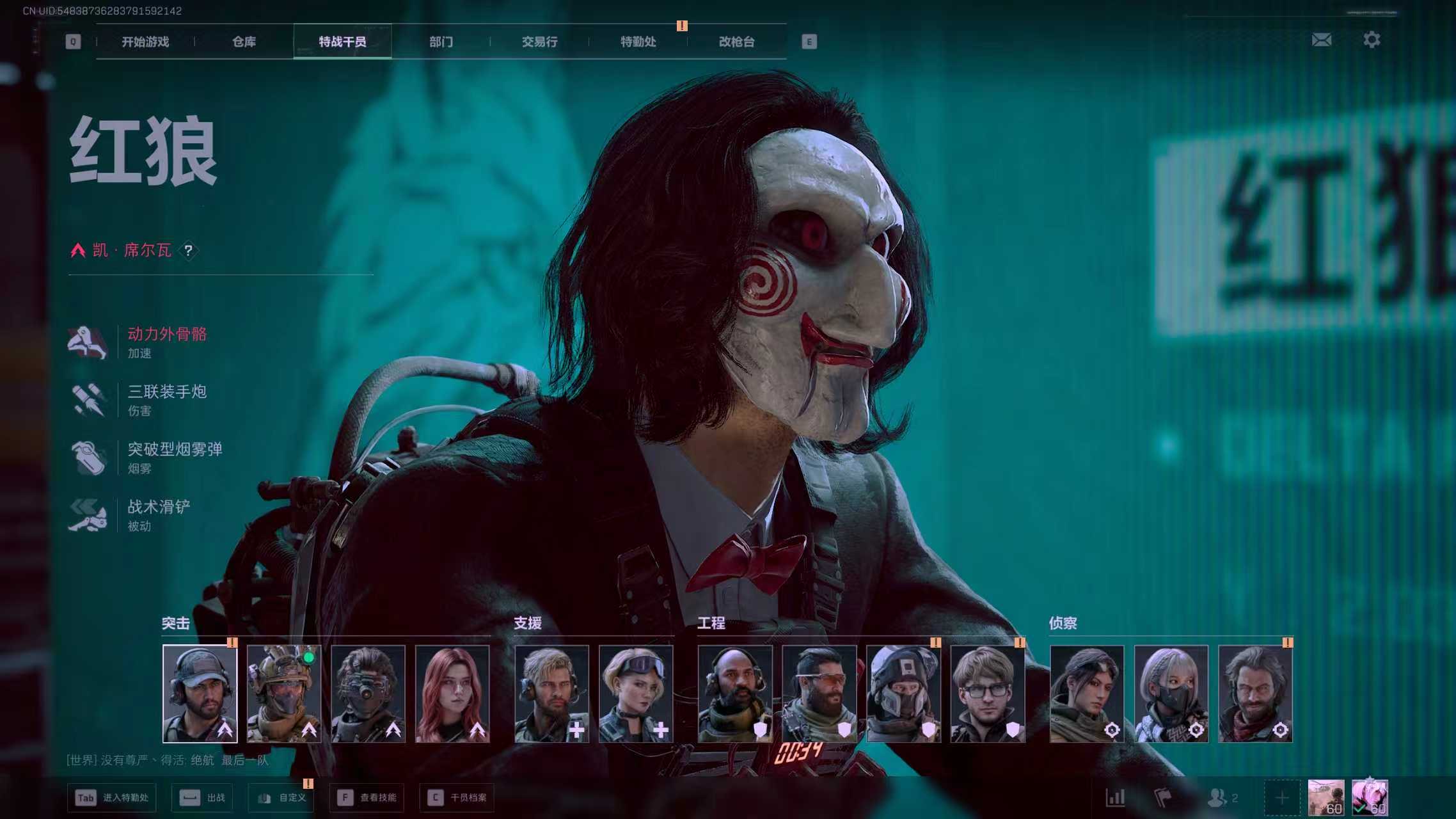
Task: Switch to the 仓库 tab
Action: click(244, 42)
